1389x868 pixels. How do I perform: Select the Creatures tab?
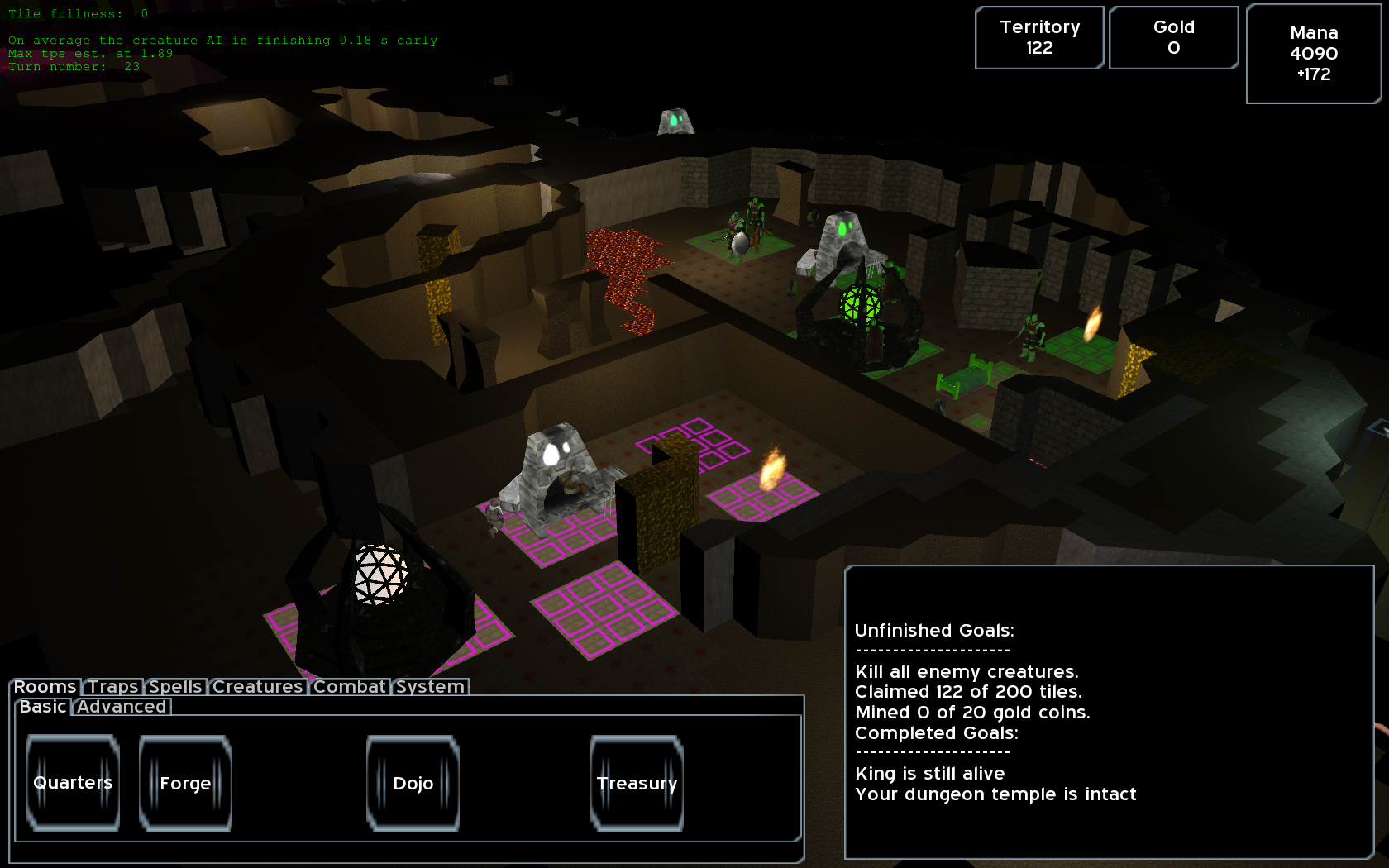[x=257, y=687]
